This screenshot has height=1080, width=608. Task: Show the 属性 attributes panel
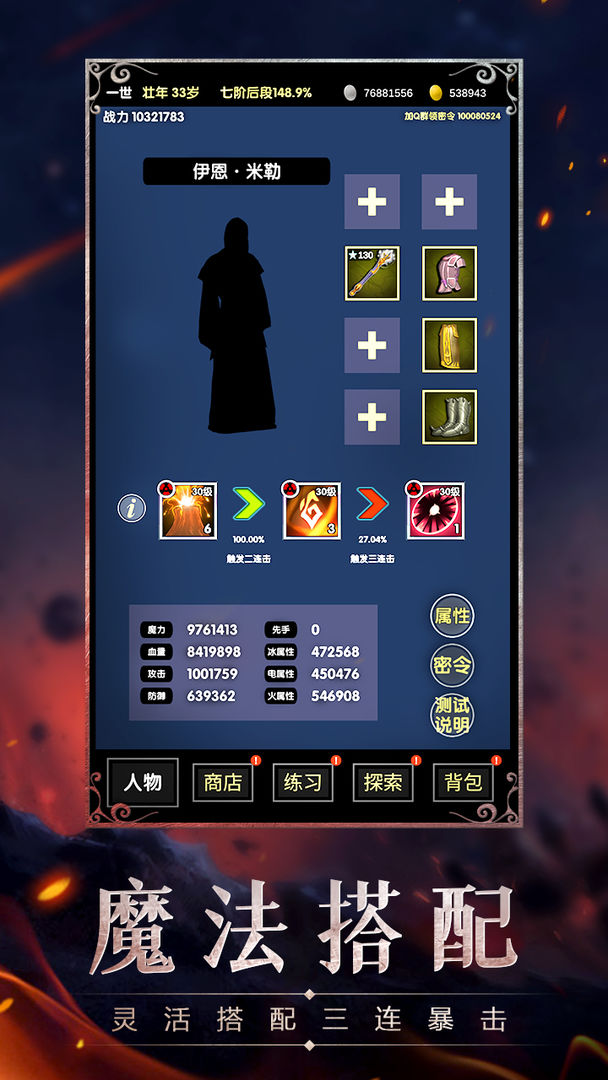pos(452,616)
